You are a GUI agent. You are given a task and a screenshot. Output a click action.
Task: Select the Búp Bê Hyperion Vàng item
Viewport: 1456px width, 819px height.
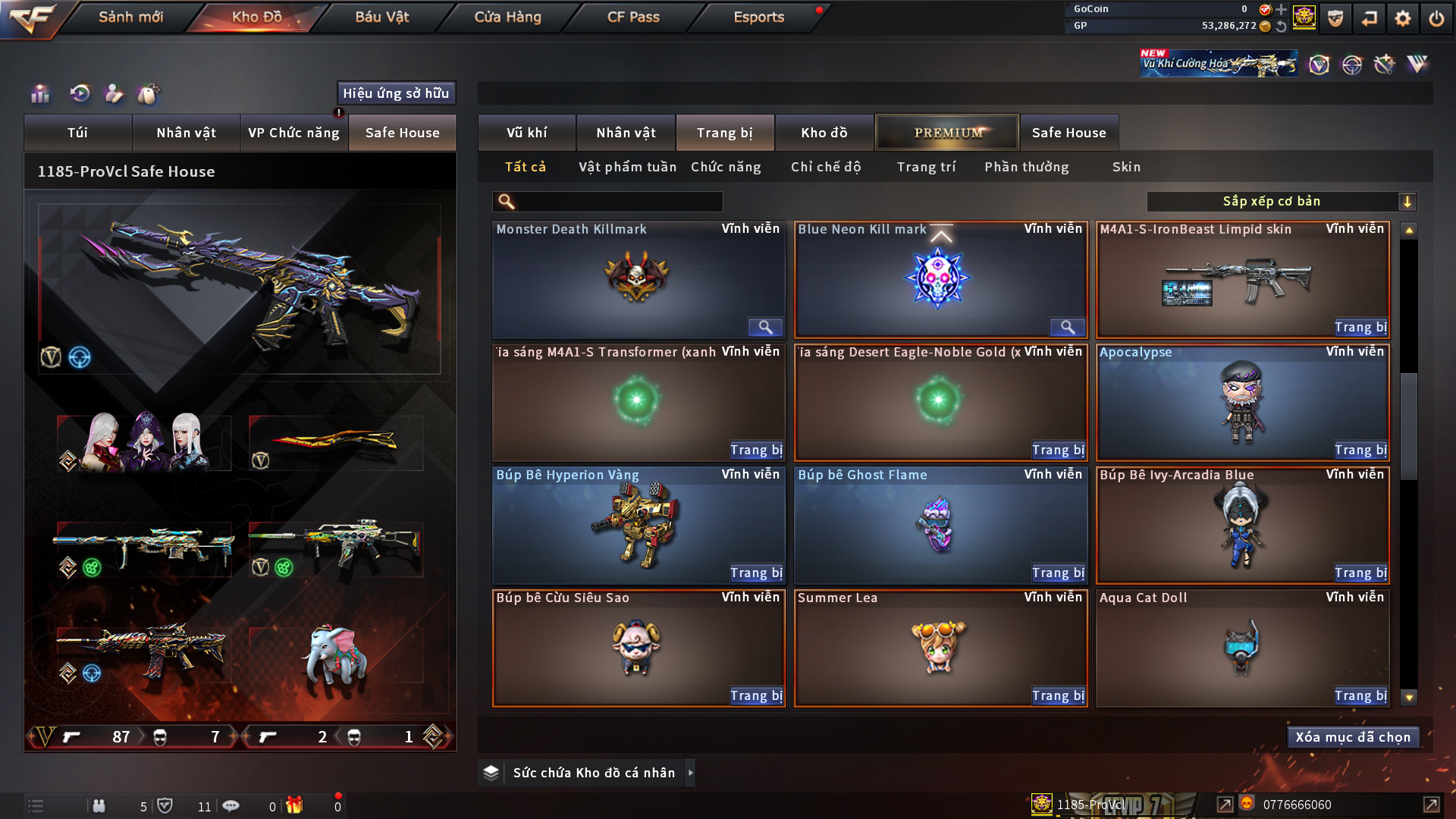[x=638, y=525]
